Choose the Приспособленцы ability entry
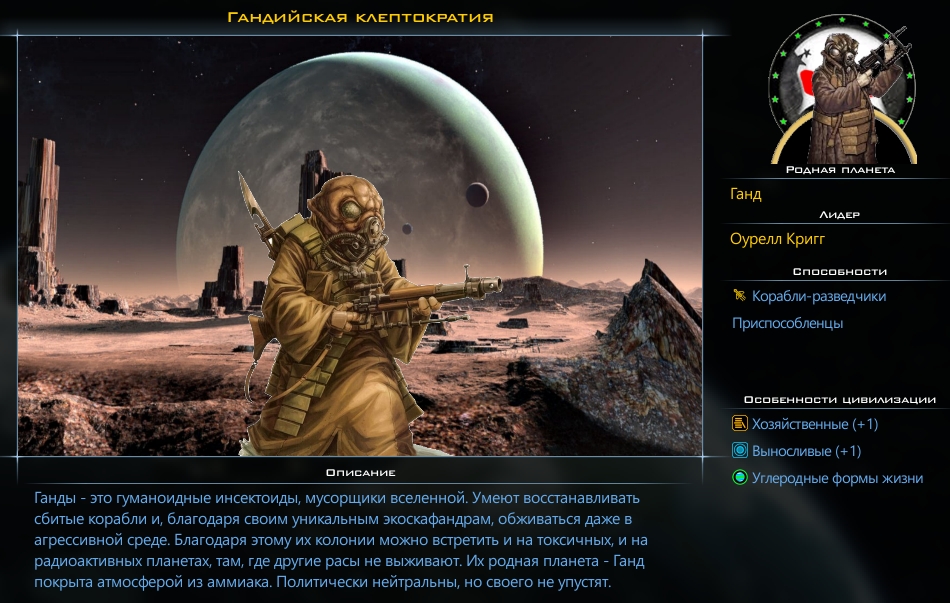950x603 pixels. (x=787, y=323)
